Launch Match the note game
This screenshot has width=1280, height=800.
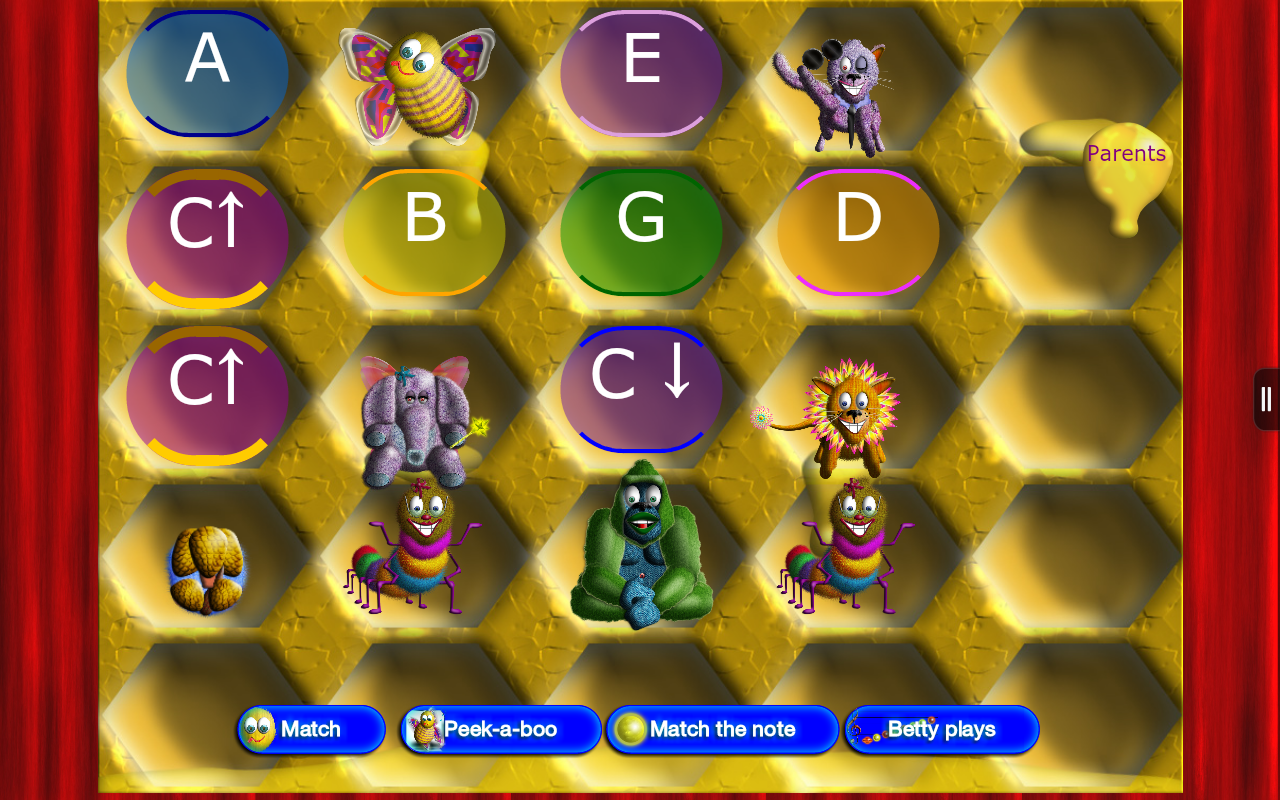pos(722,730)
